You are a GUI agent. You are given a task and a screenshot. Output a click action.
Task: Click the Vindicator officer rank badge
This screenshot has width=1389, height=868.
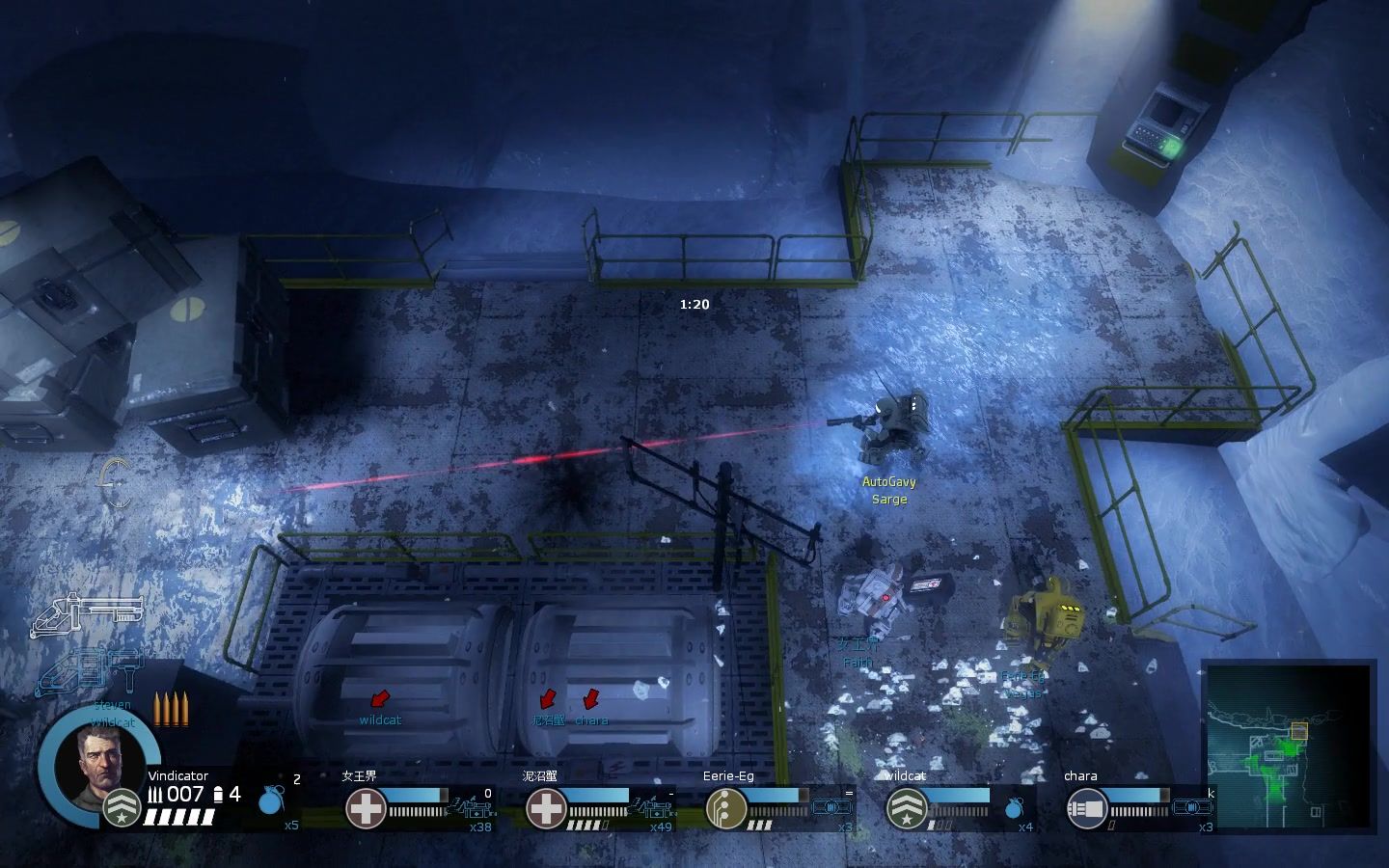(x=123, y=808)
